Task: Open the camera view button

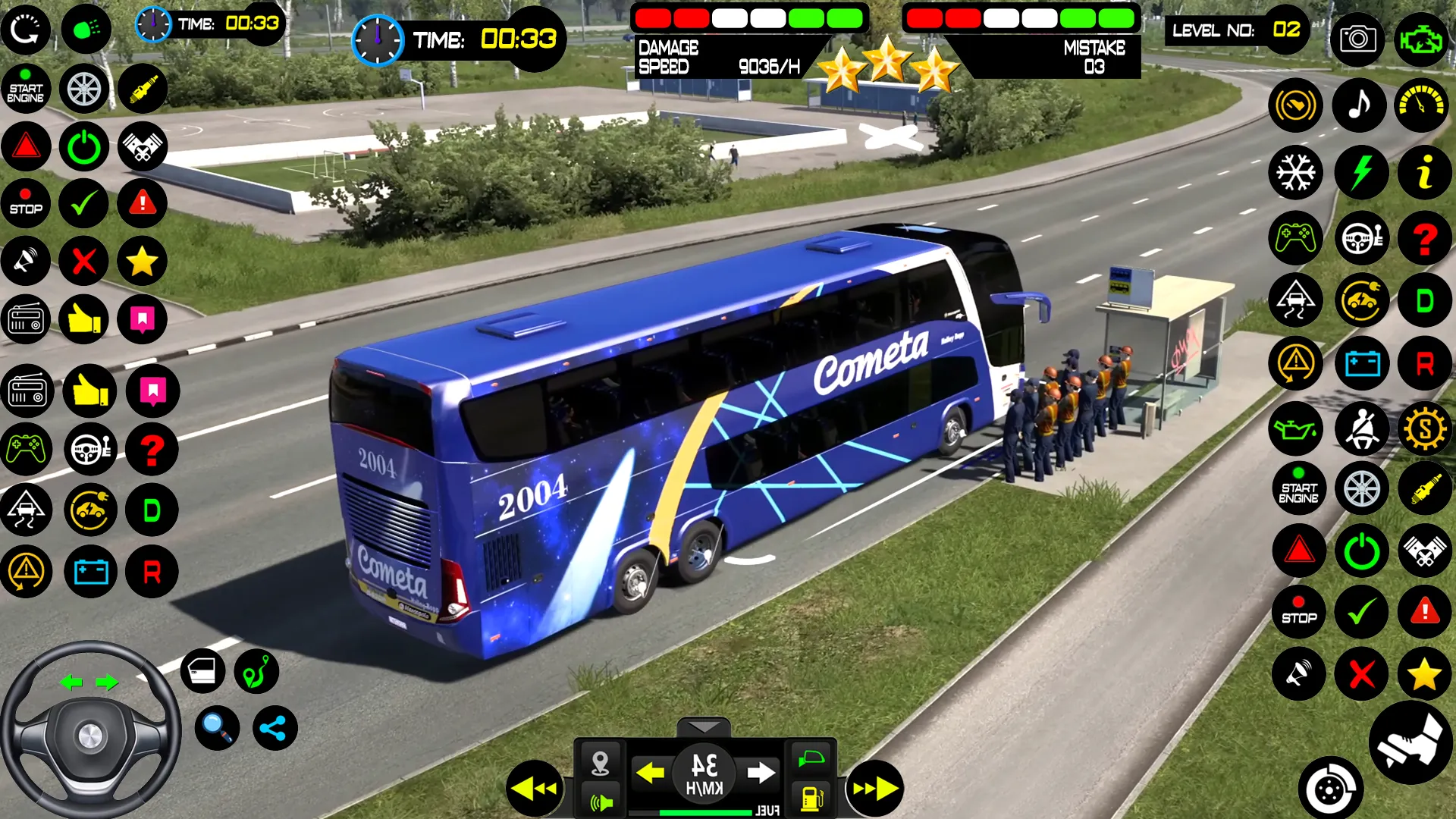Action: click(x=1357, y=39)
